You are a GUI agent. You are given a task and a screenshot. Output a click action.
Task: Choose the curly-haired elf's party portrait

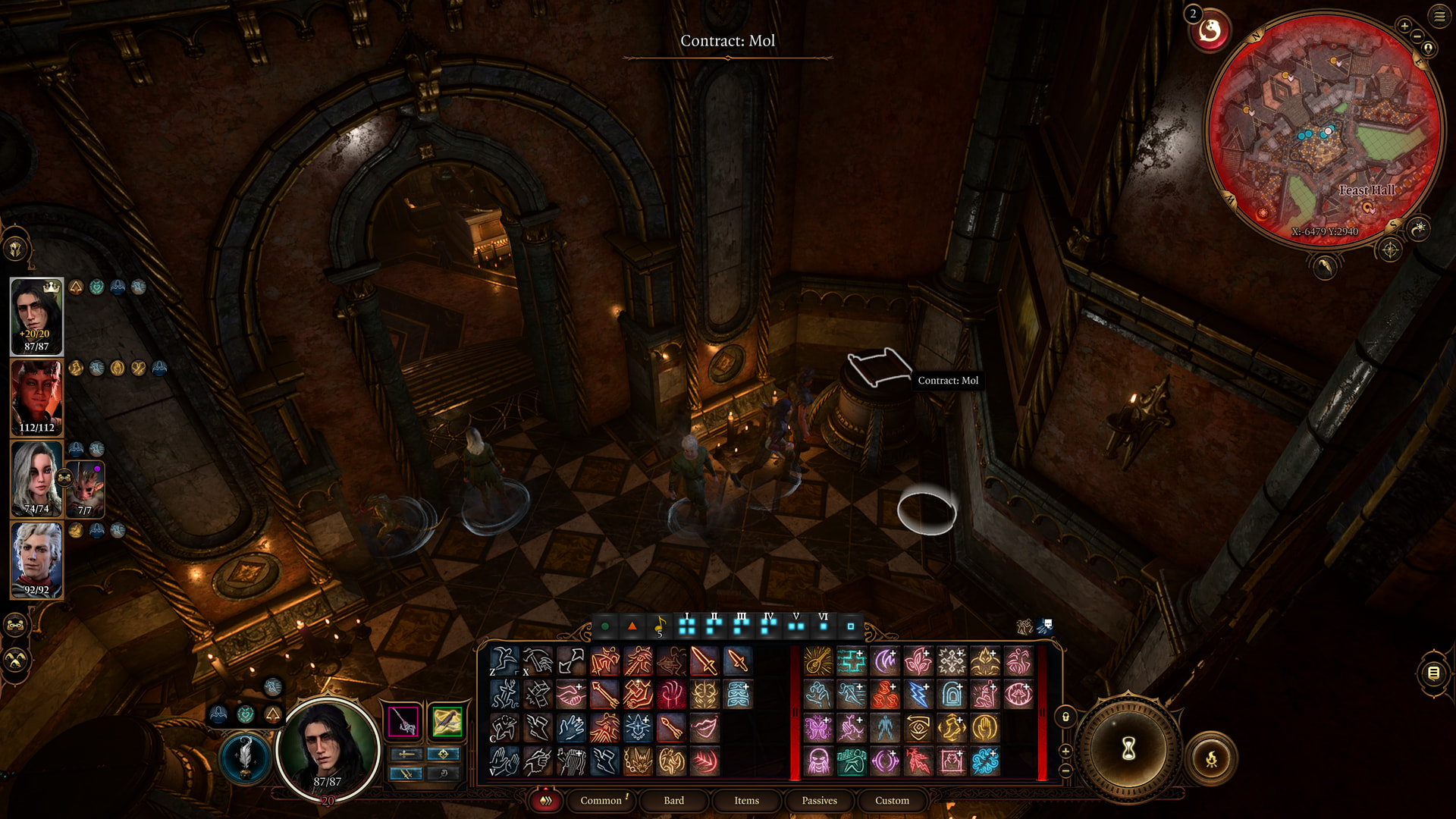click(x=36, y=560)
